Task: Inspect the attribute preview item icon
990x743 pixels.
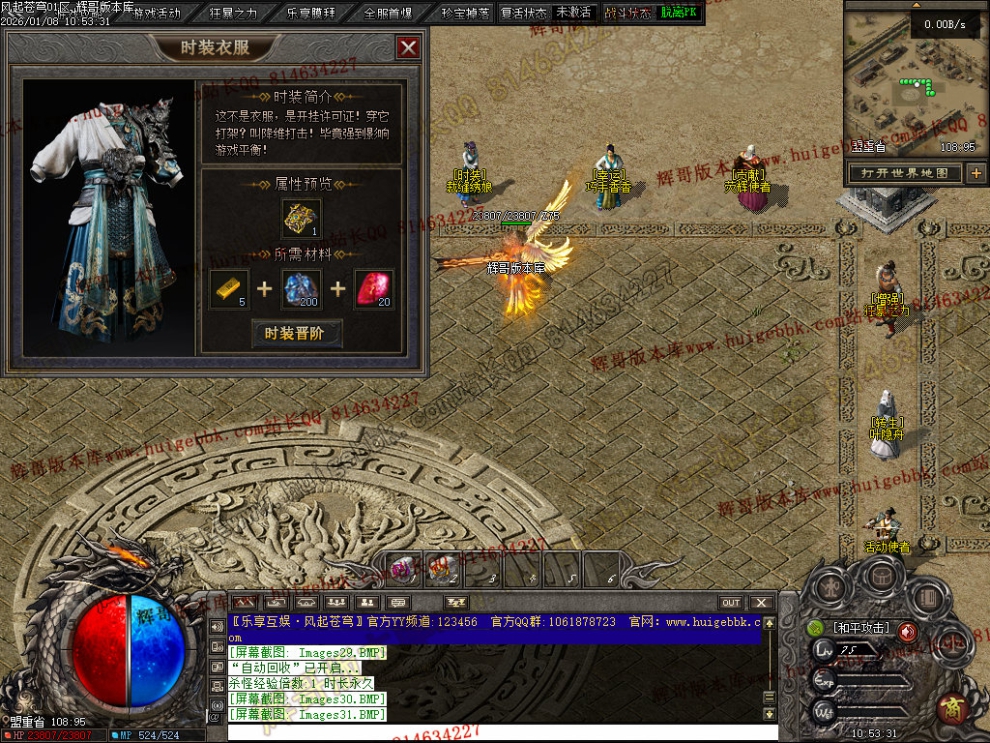Action: [x=300, y=218]
